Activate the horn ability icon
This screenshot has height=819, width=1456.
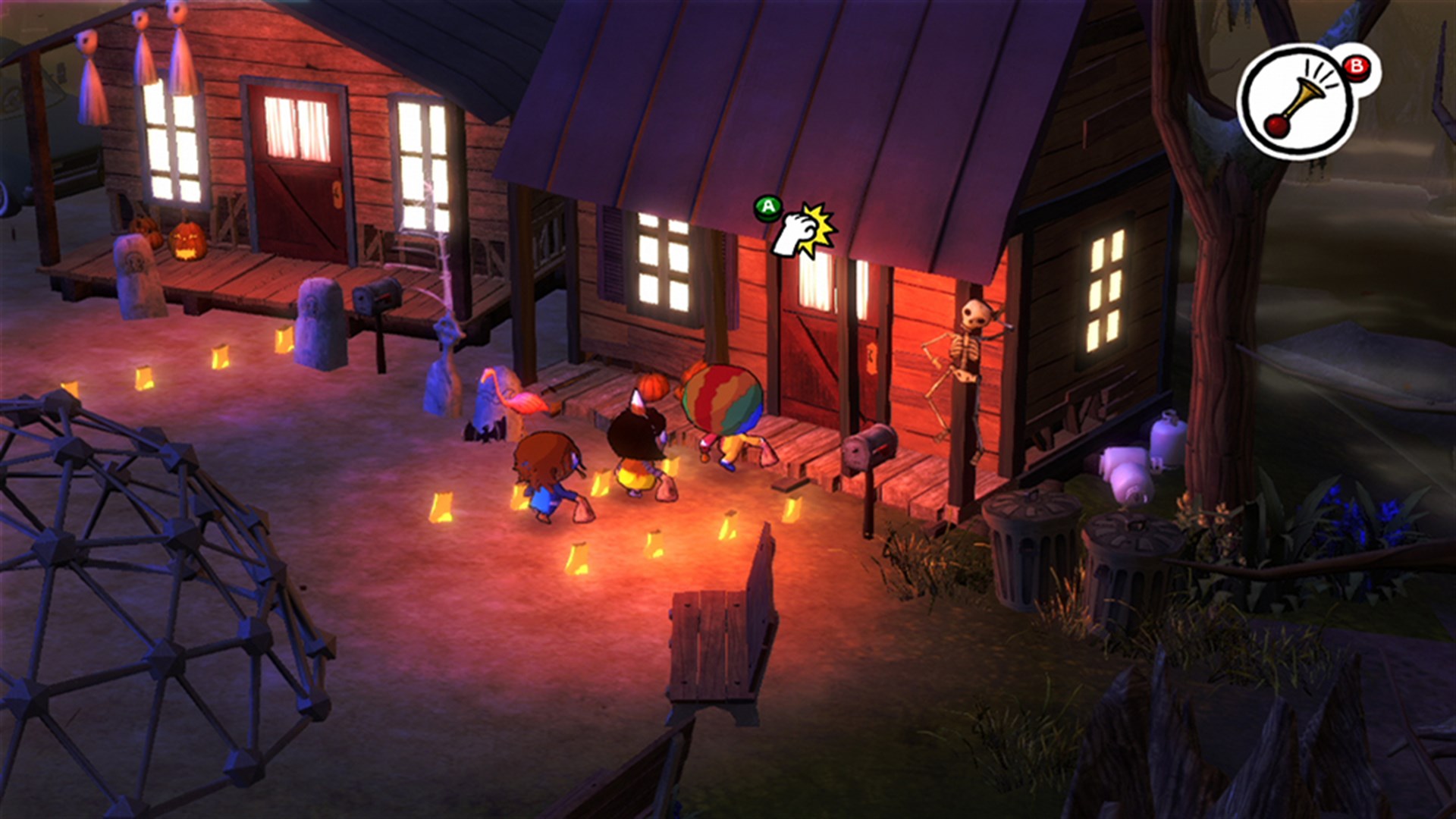(1299, 103)
